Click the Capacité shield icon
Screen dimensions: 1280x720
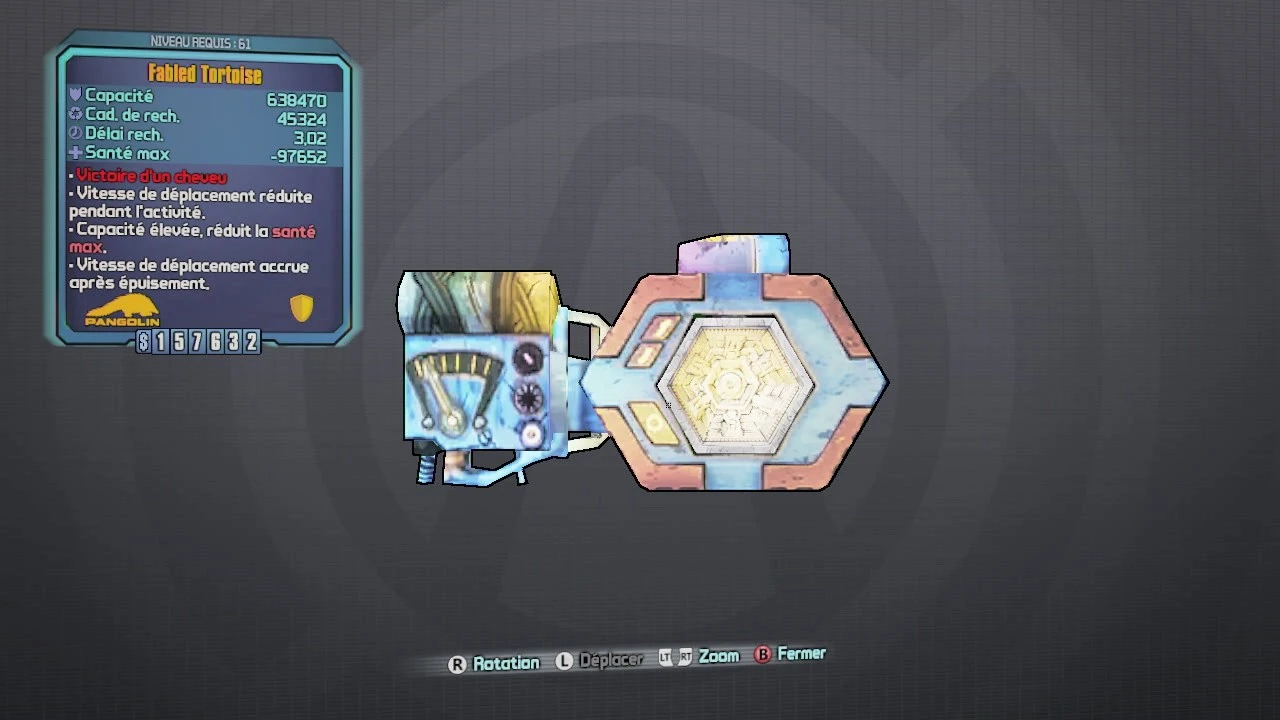(76, 95)
